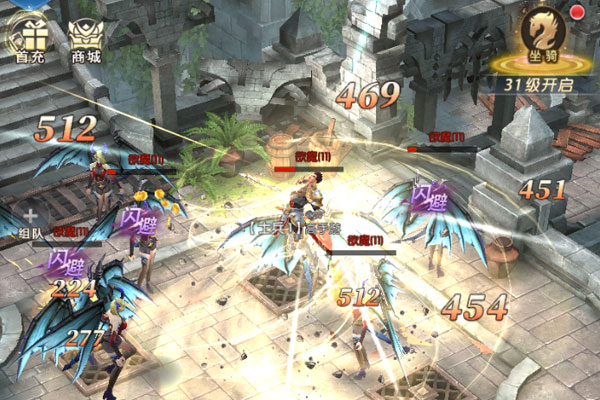Open the 组队 team button
This screenshot has width=600, height=400.
coord(31,222)
